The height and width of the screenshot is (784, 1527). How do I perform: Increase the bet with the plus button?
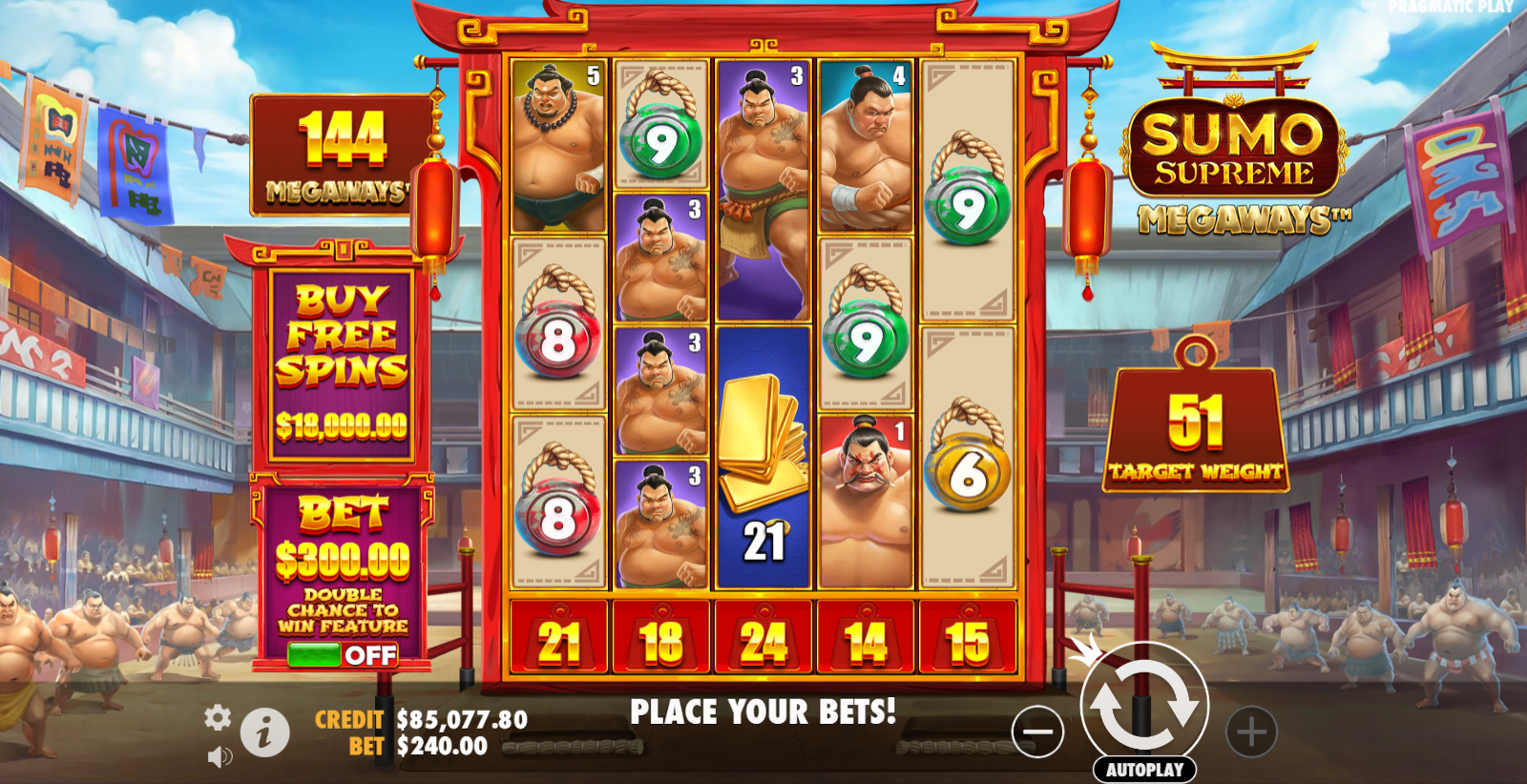(1251, 732)
